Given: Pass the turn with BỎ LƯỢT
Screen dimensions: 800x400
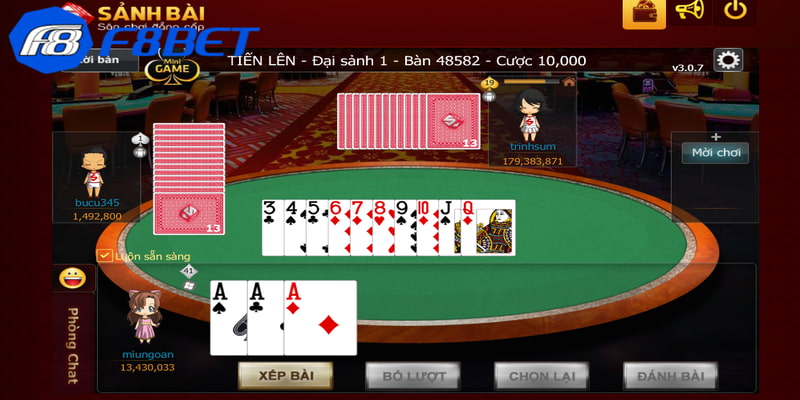Looking at the screenshot, I should pyautogui.click(x=412, y=376).
